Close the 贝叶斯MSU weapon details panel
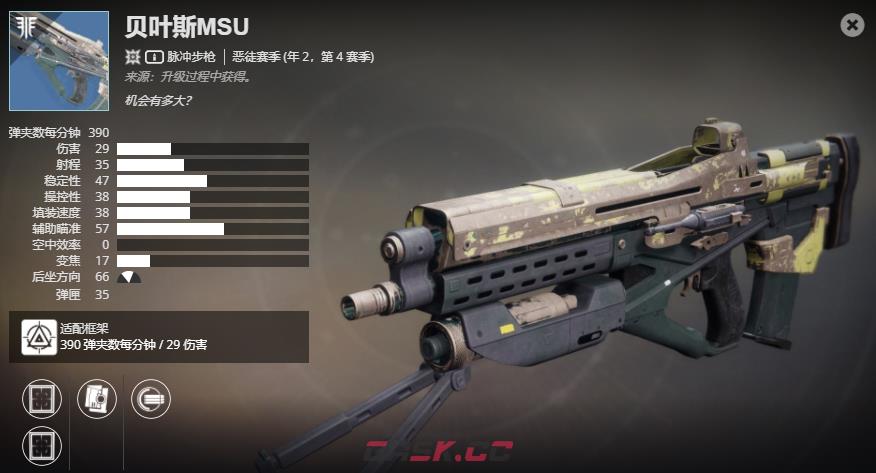 (852, 25)
